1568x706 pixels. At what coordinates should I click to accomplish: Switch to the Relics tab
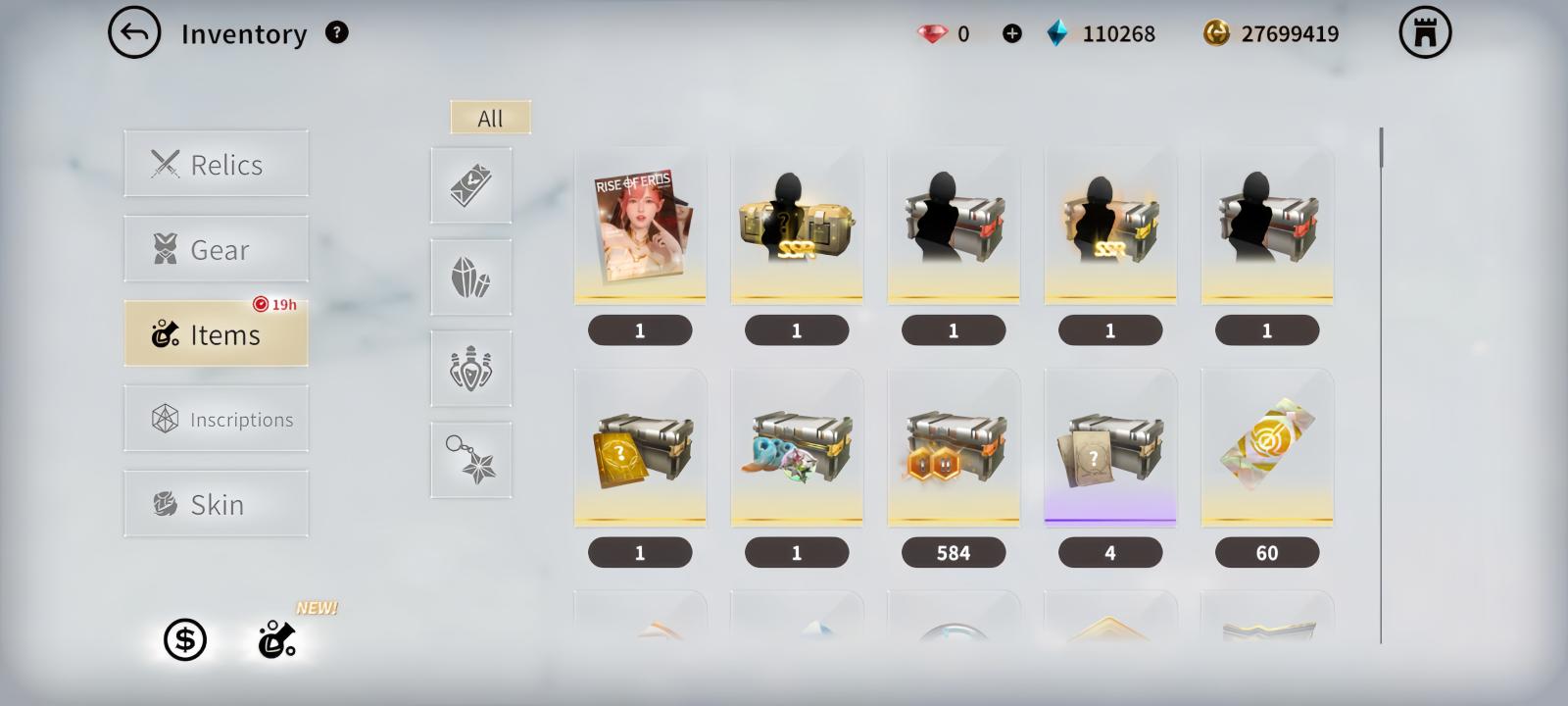pos(216,164)
